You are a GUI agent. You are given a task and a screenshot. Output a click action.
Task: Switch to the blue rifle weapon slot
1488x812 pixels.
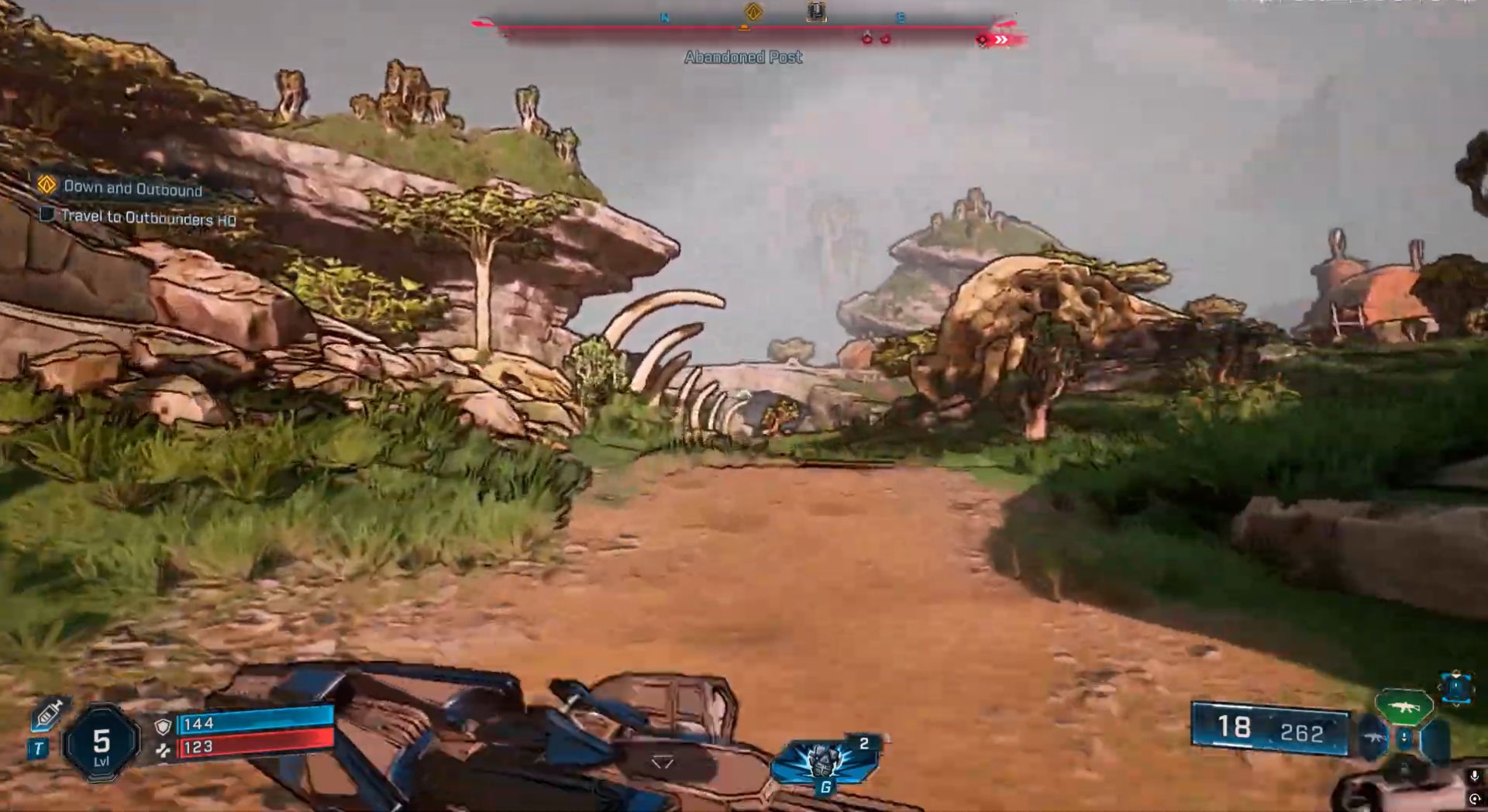[x=1372, y=737]
